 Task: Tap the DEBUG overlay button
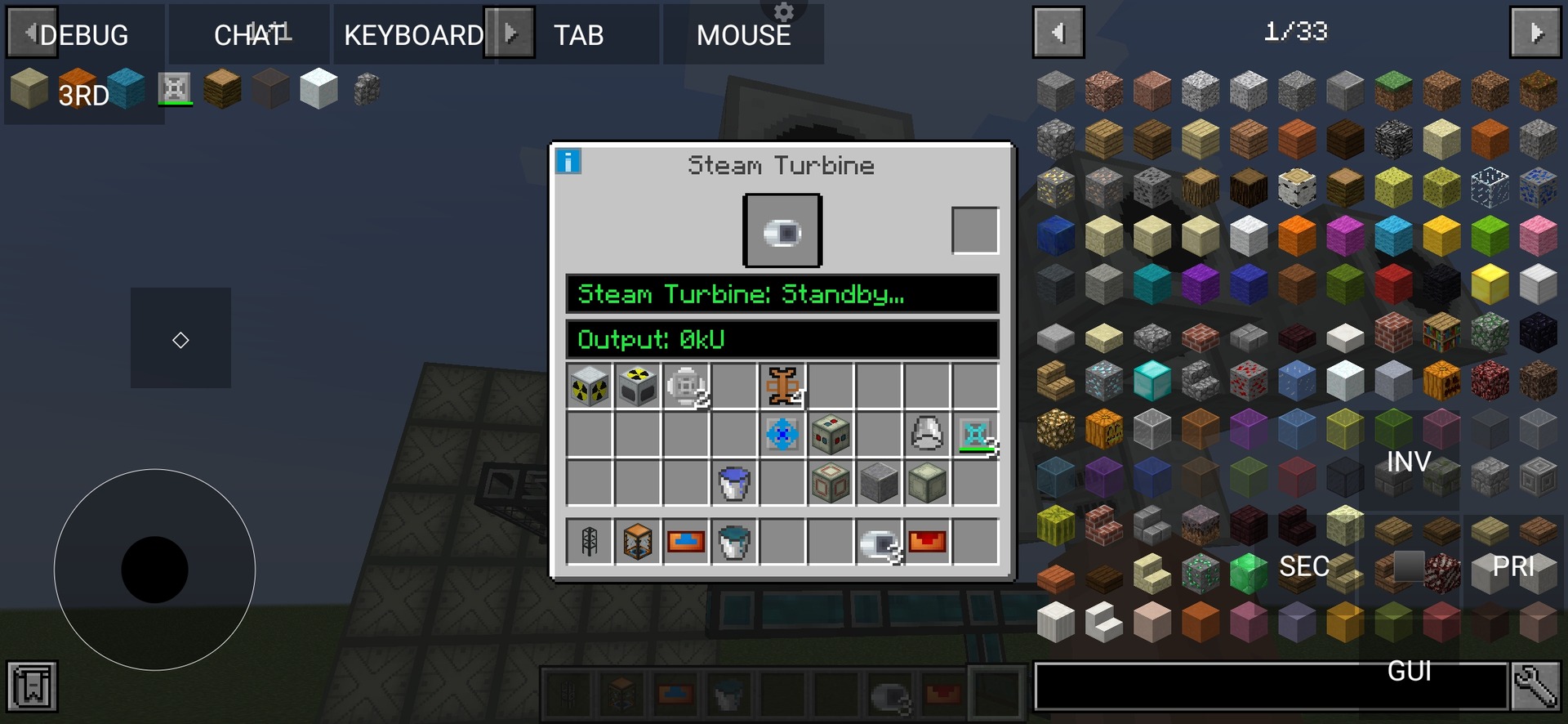84,35
